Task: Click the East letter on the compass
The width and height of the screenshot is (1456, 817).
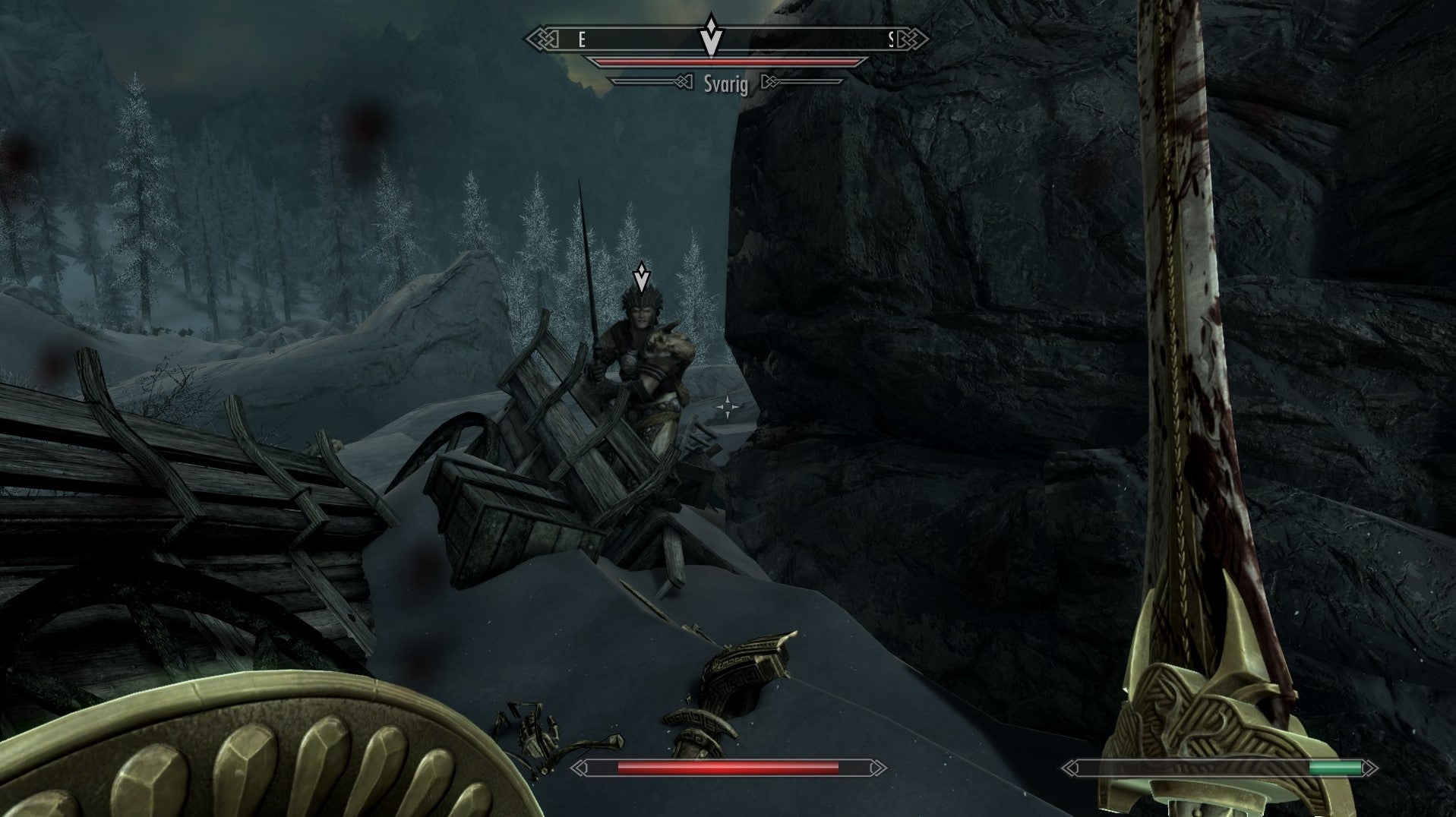Action: coord(582,39)
